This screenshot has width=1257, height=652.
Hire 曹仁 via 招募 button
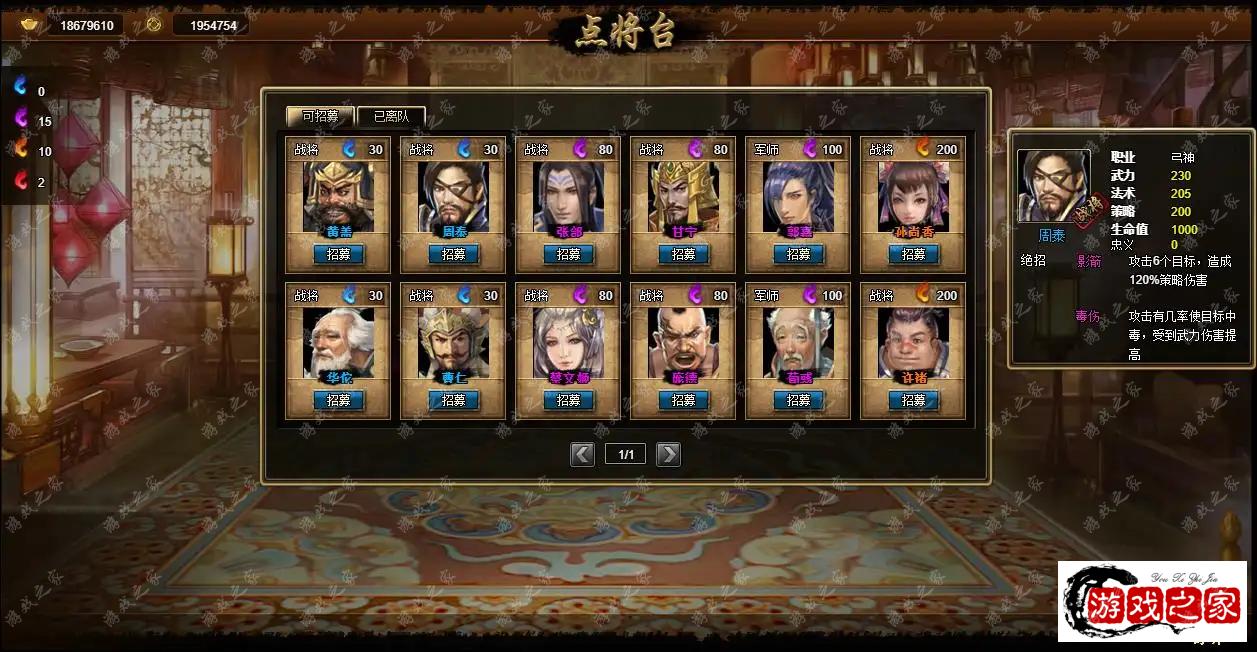(x=453, y=400)
